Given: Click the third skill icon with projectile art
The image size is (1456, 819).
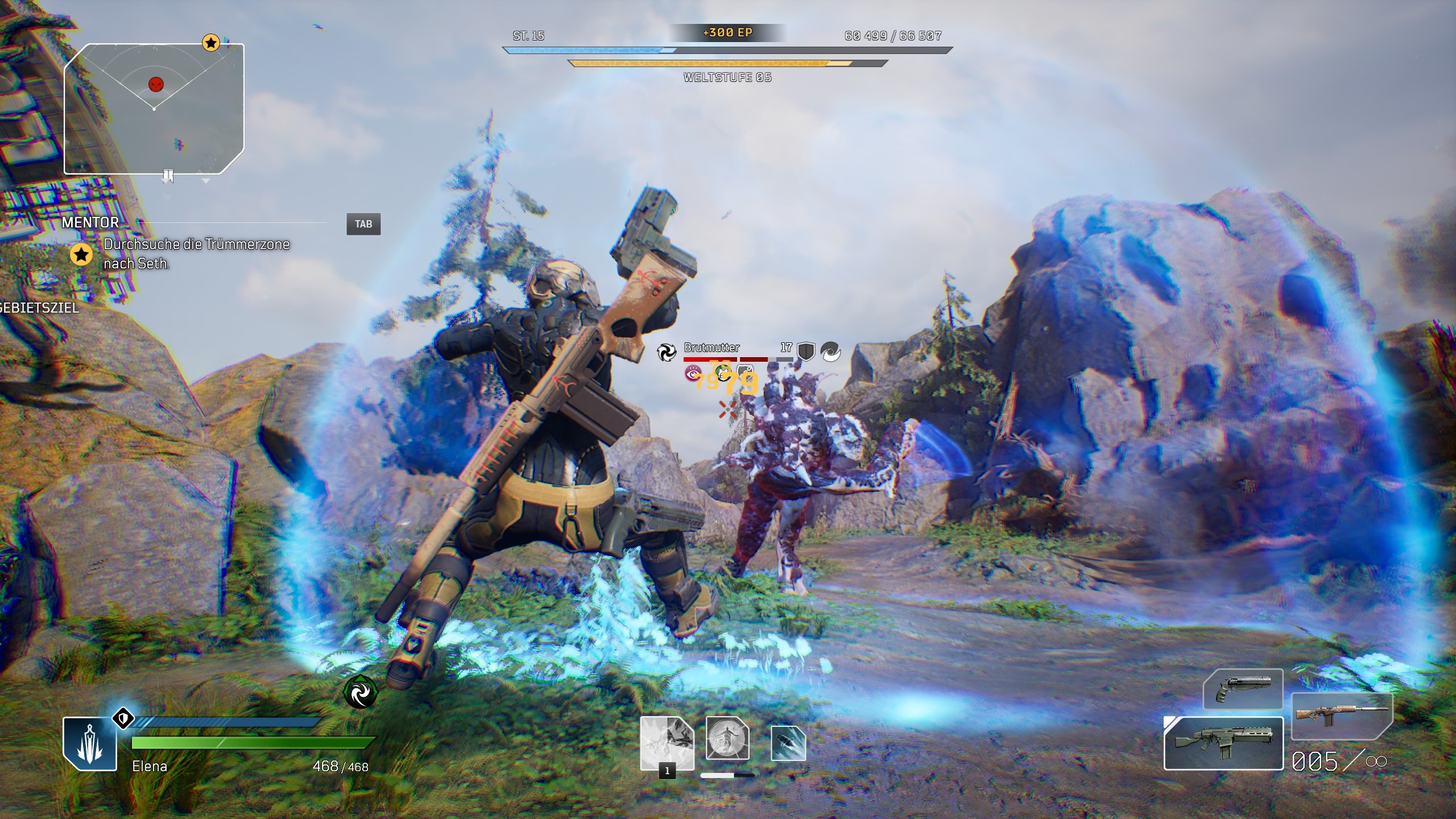Looking at the screenshot, I should coord(788,743).
